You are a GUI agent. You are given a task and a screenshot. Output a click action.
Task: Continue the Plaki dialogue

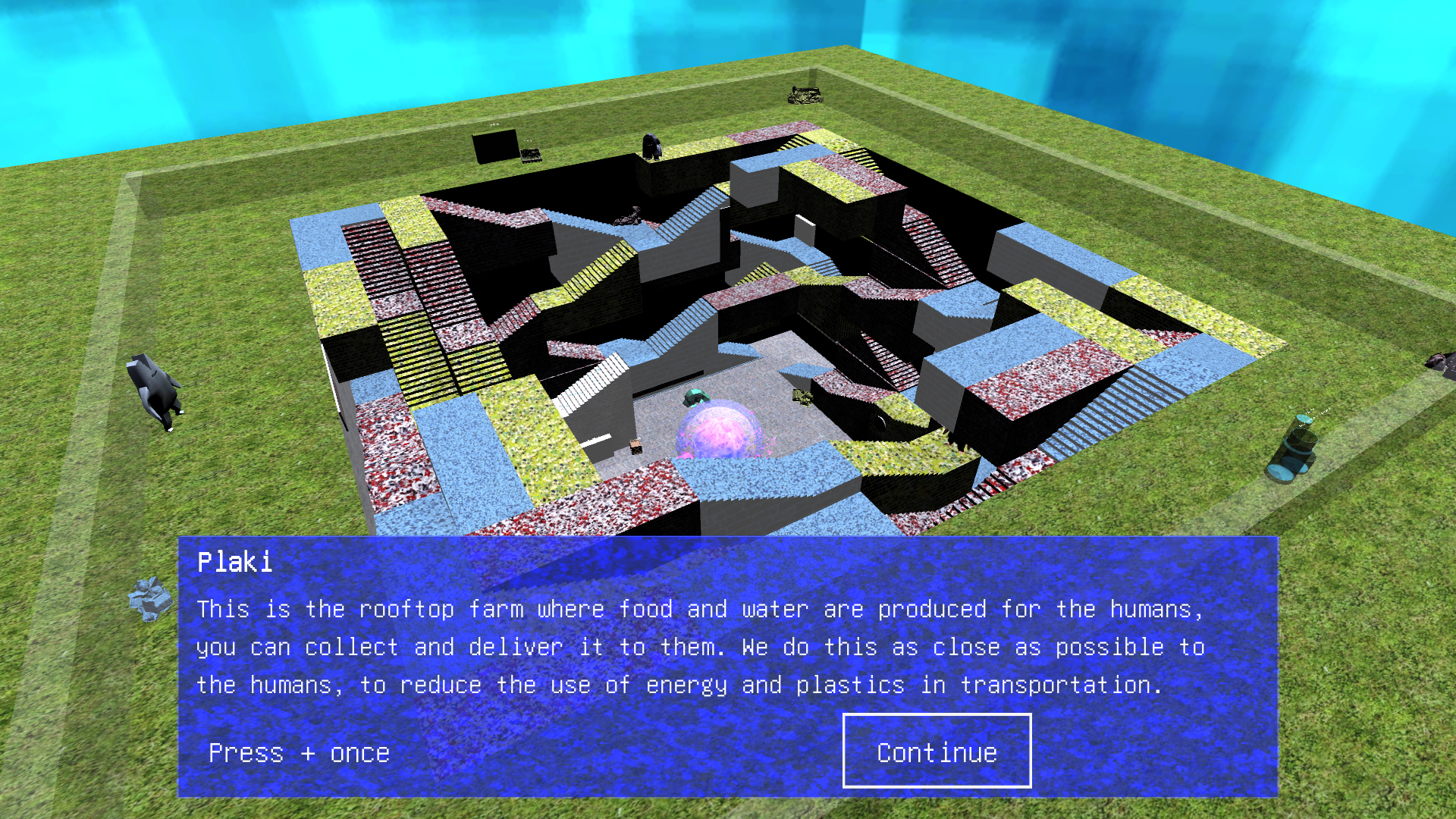coord(937,751)
